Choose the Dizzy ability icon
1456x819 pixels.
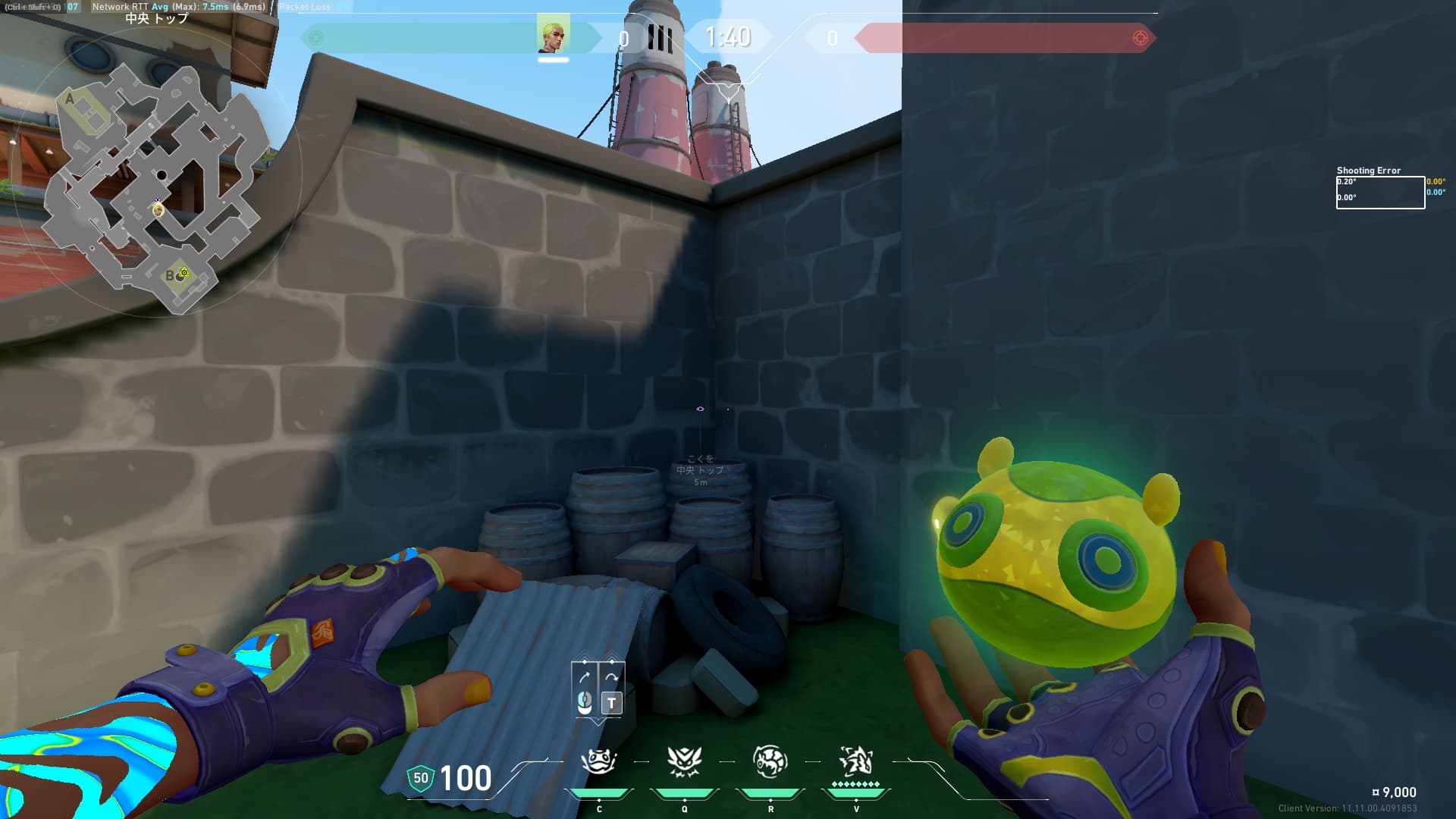coord(770,761)
